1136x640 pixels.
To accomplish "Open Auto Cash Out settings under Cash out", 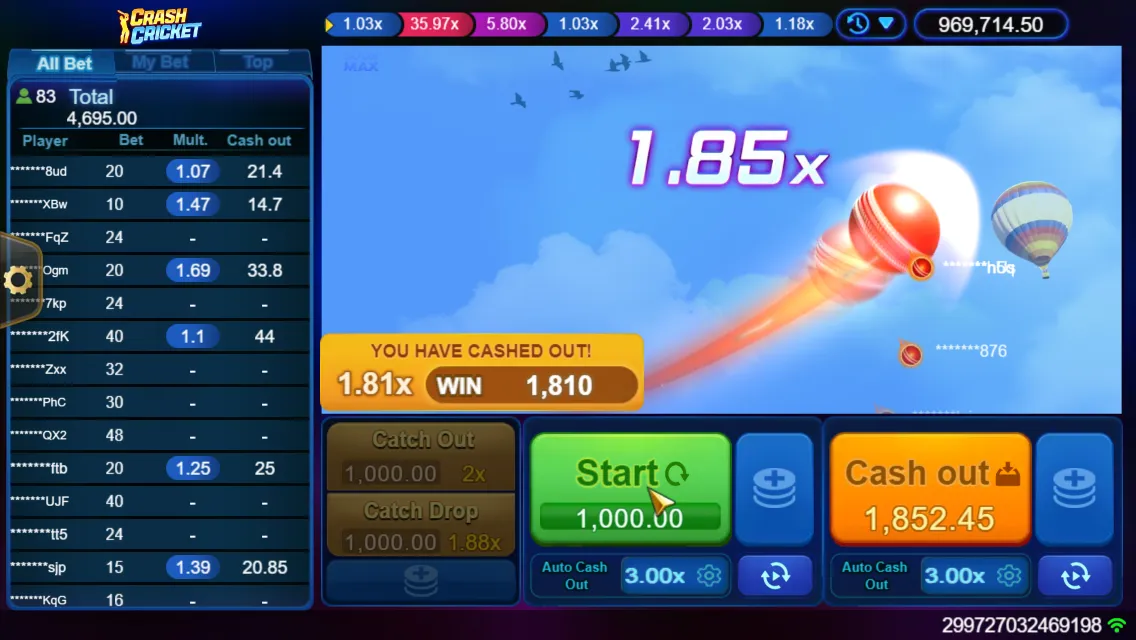I will pyautogui.click(x=1009, y=576).
